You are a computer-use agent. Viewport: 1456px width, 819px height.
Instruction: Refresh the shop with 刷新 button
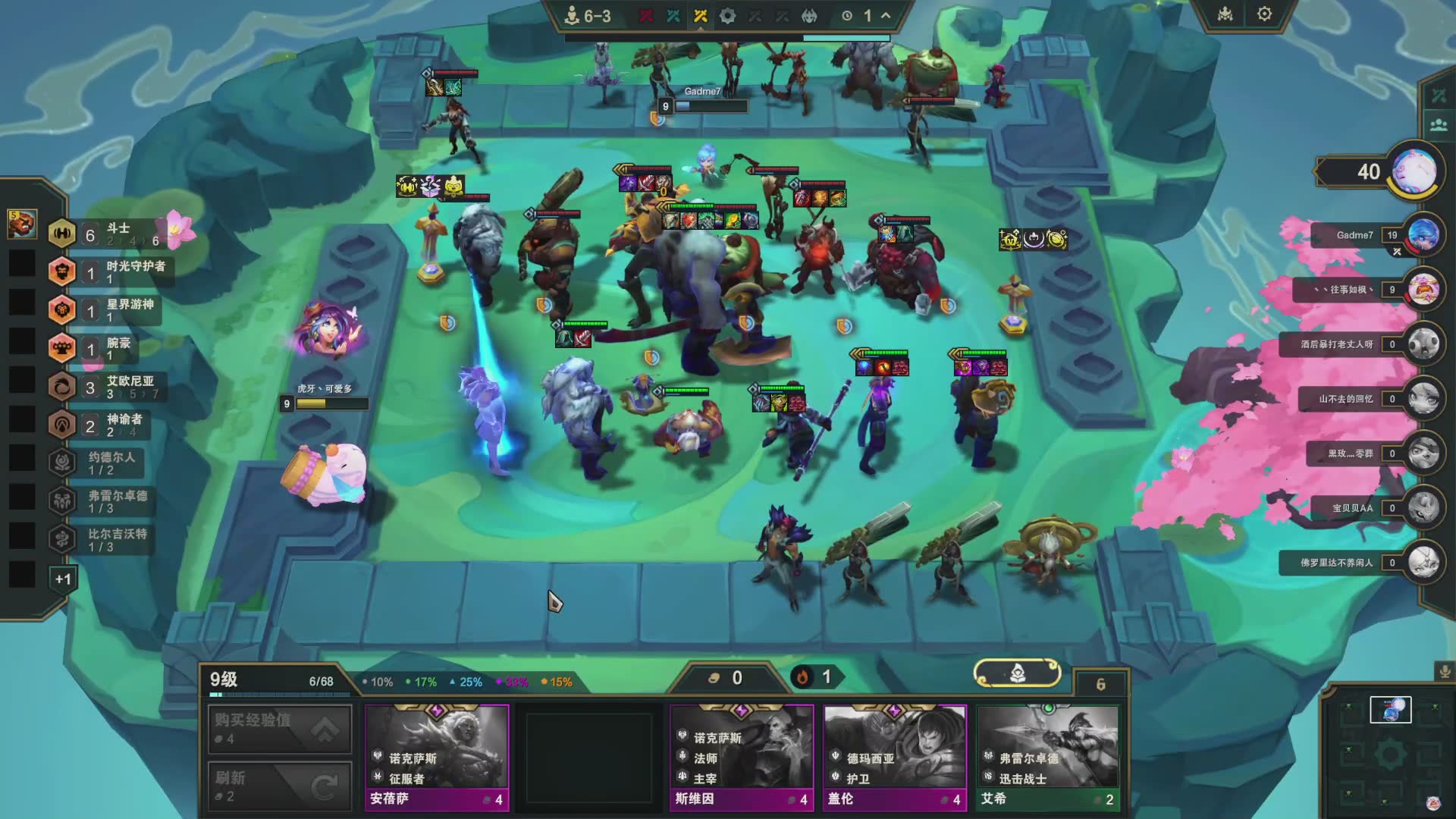280,786
